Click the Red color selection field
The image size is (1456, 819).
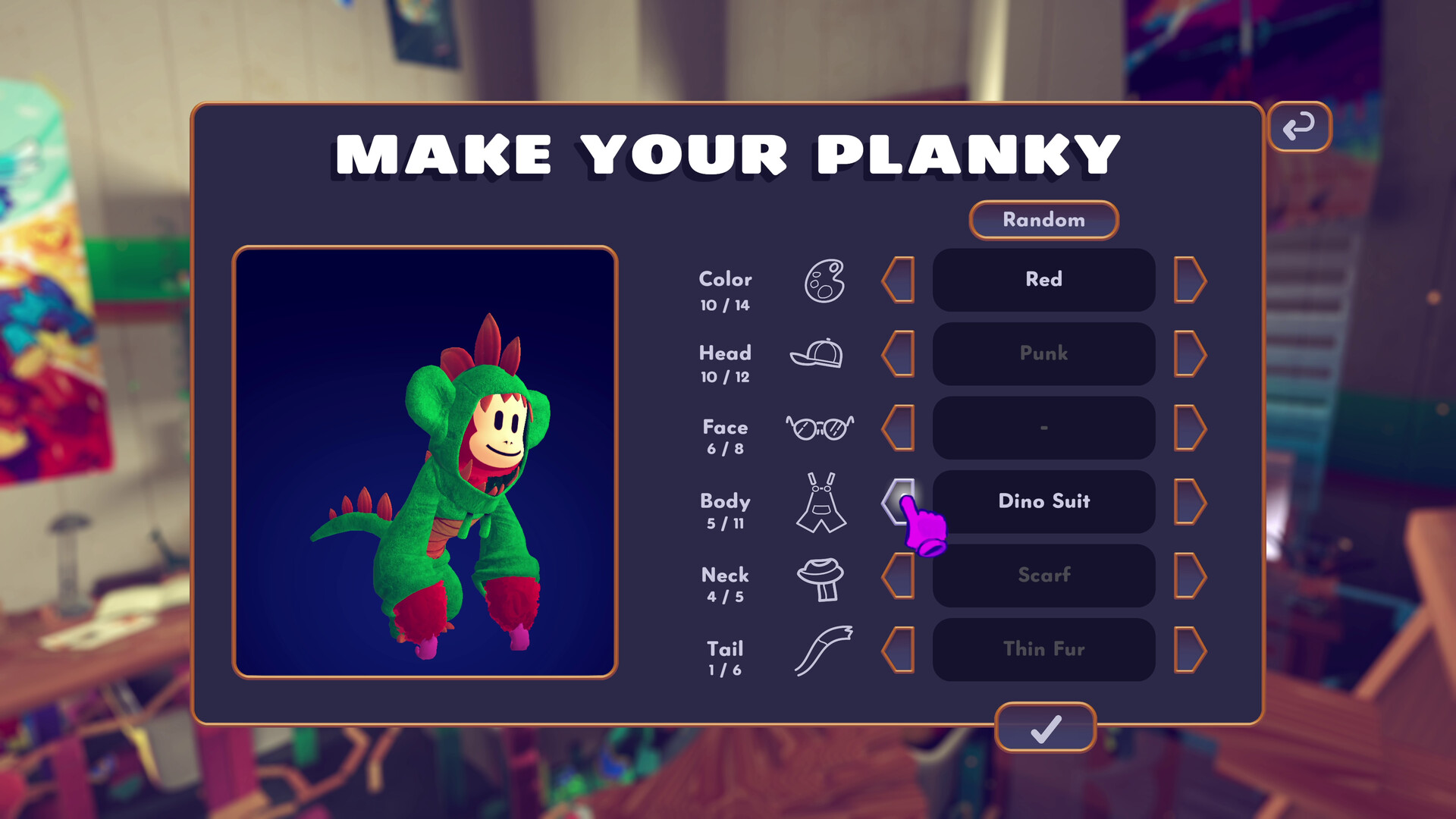[1043, 280]
